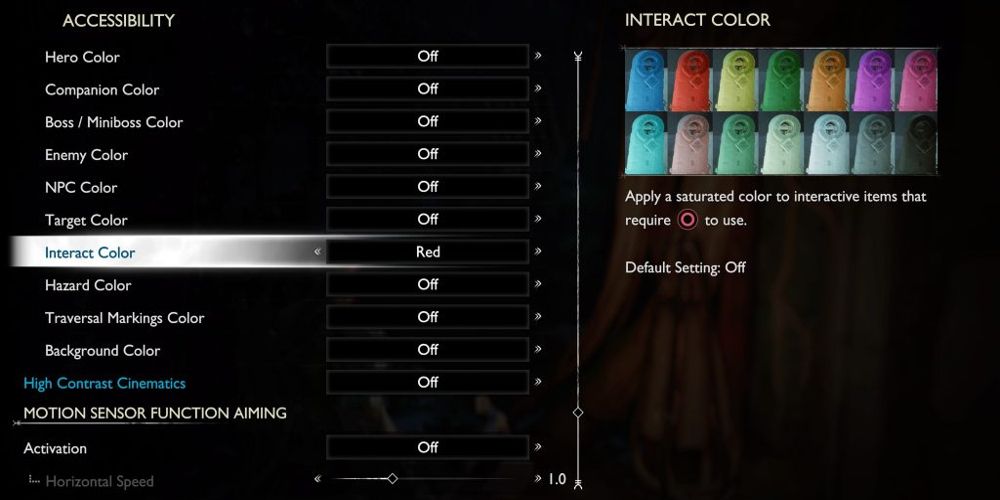Advance Background Color with its right arrow
Screen dimensions: 1000x500
pyautogui.click(x=538, y=350)
